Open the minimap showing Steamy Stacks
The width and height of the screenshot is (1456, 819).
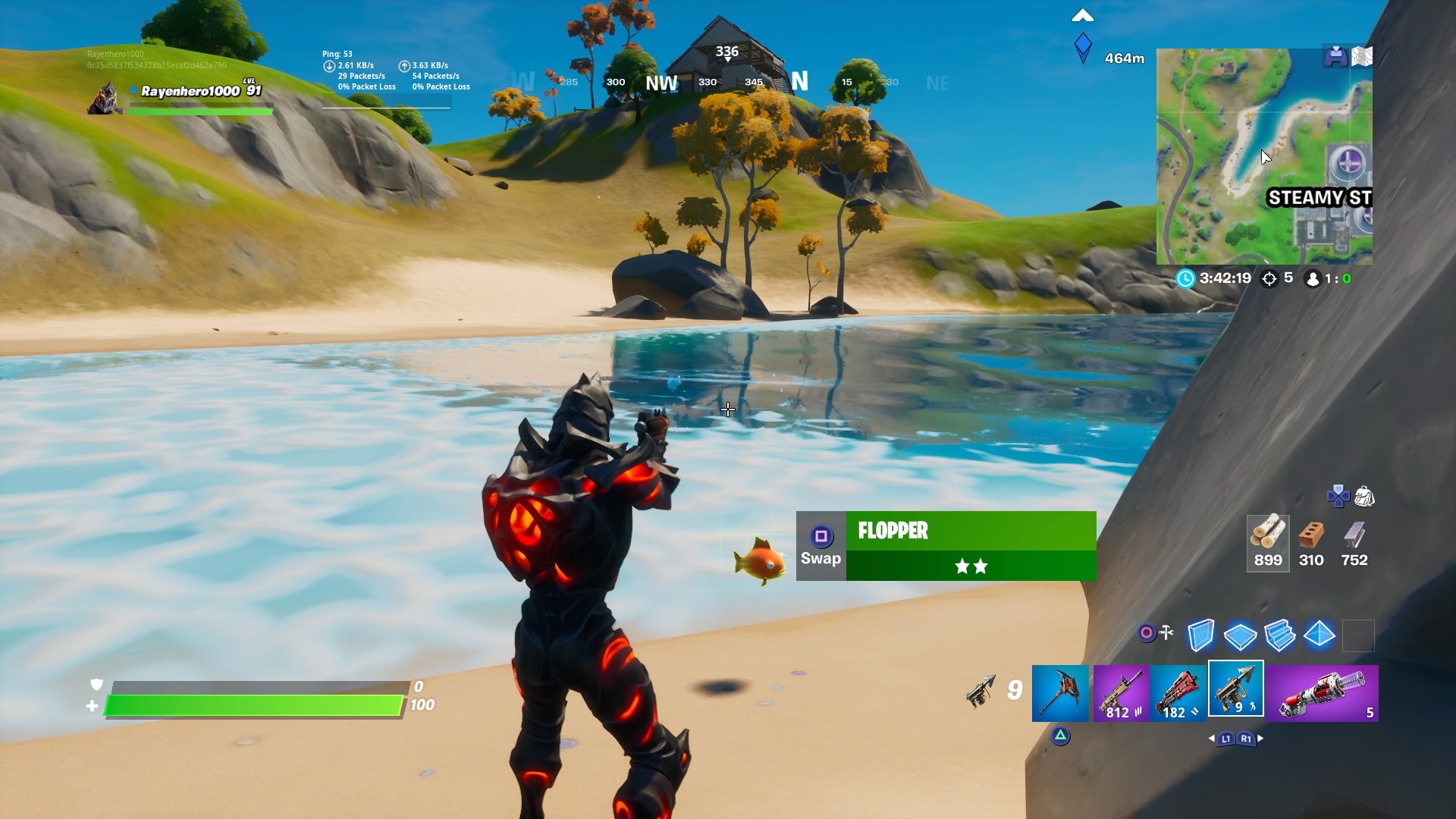point(1264,157)
